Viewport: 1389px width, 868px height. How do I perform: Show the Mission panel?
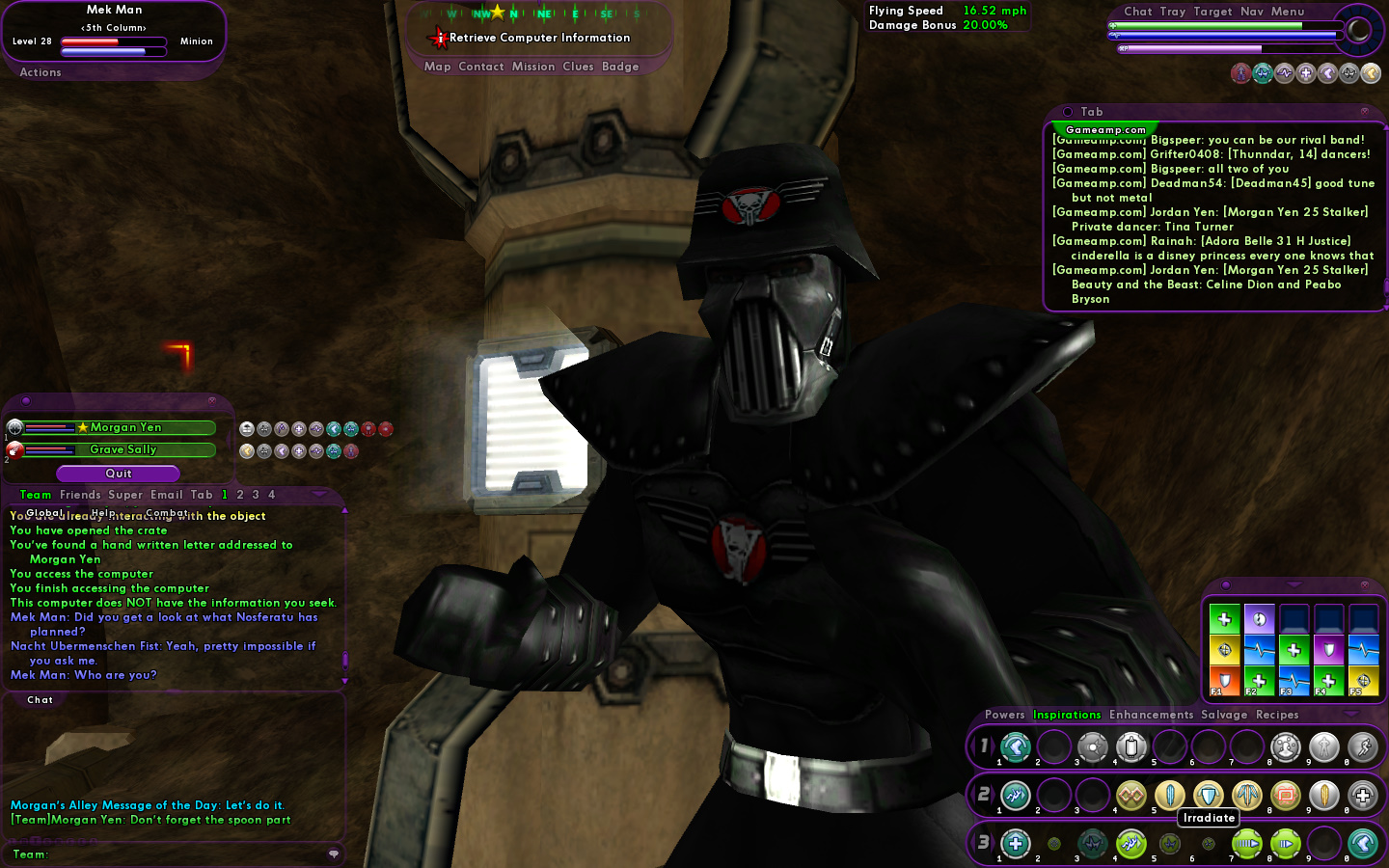533,67
